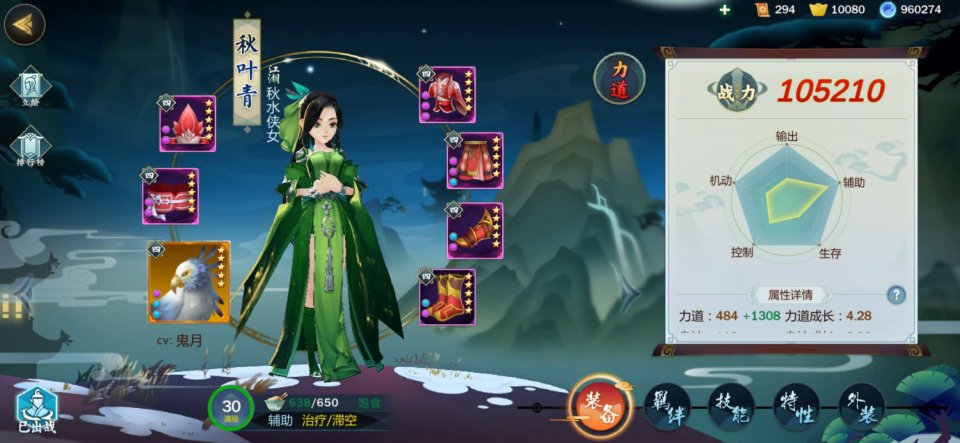Select the red skirt equipment slot
960x443 pixels.
(x=474, y=161)
